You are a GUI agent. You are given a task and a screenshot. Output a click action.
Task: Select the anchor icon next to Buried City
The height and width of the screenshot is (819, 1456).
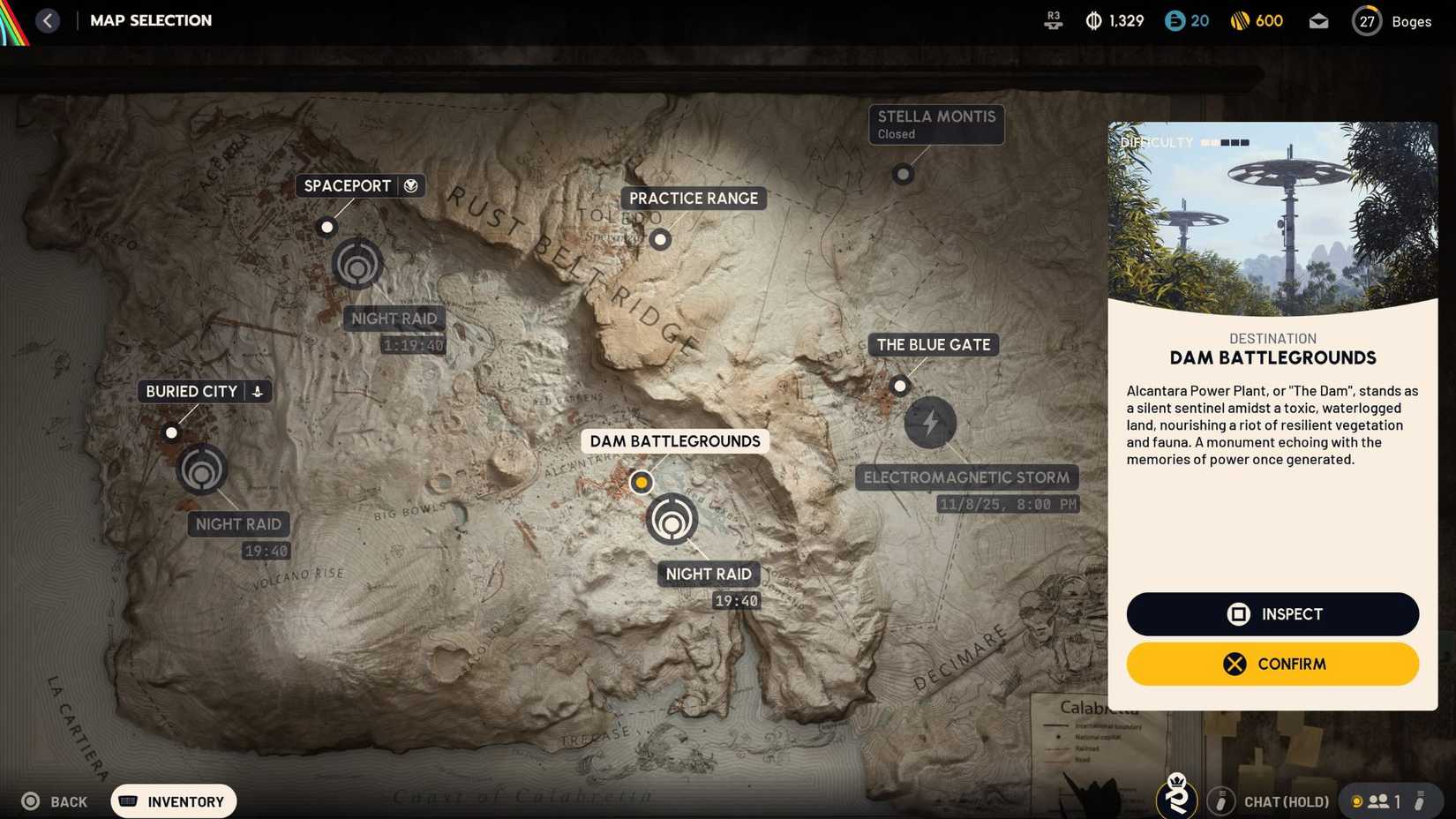coord(257,391)
